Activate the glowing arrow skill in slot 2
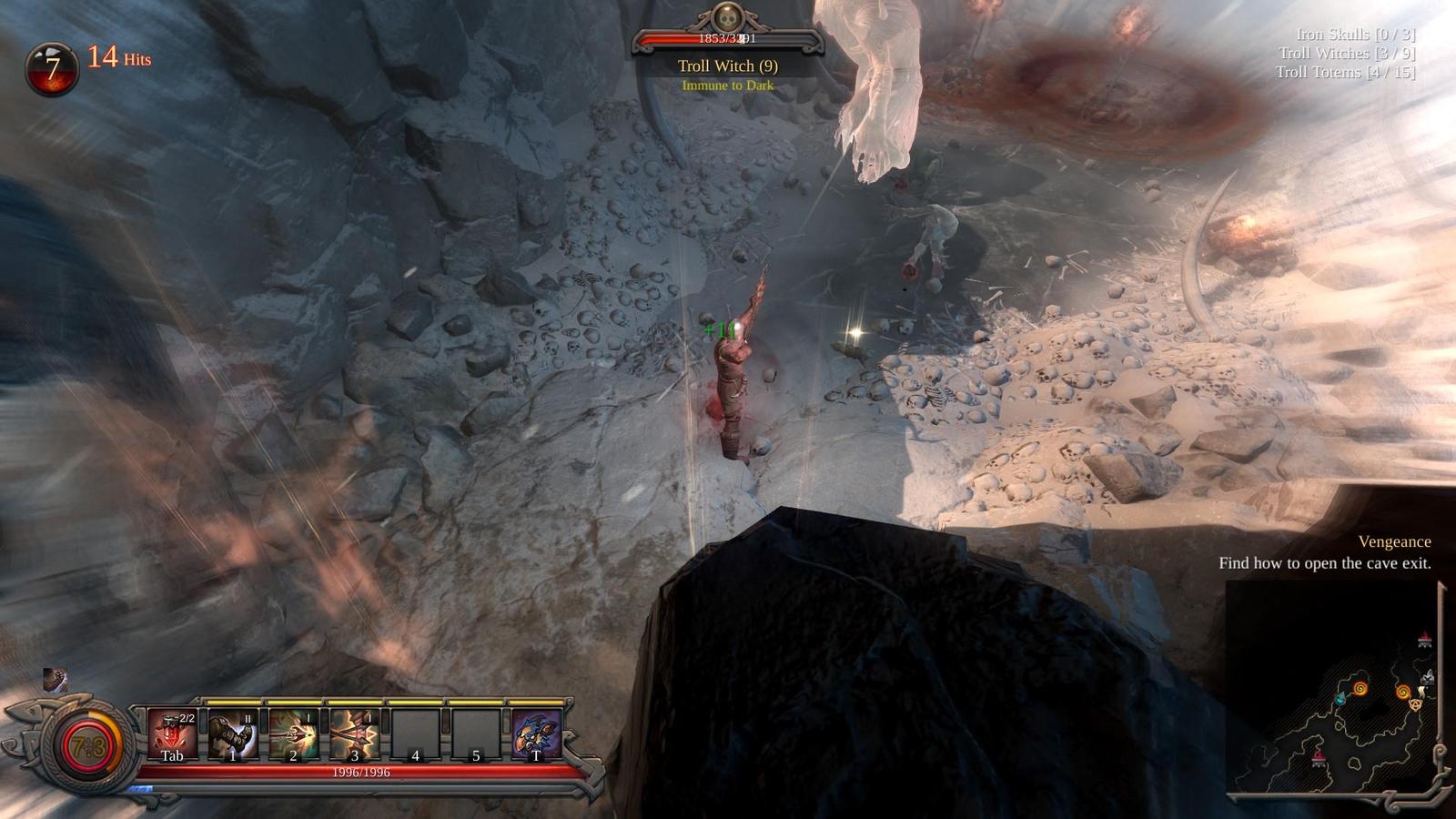 [293, 734]
